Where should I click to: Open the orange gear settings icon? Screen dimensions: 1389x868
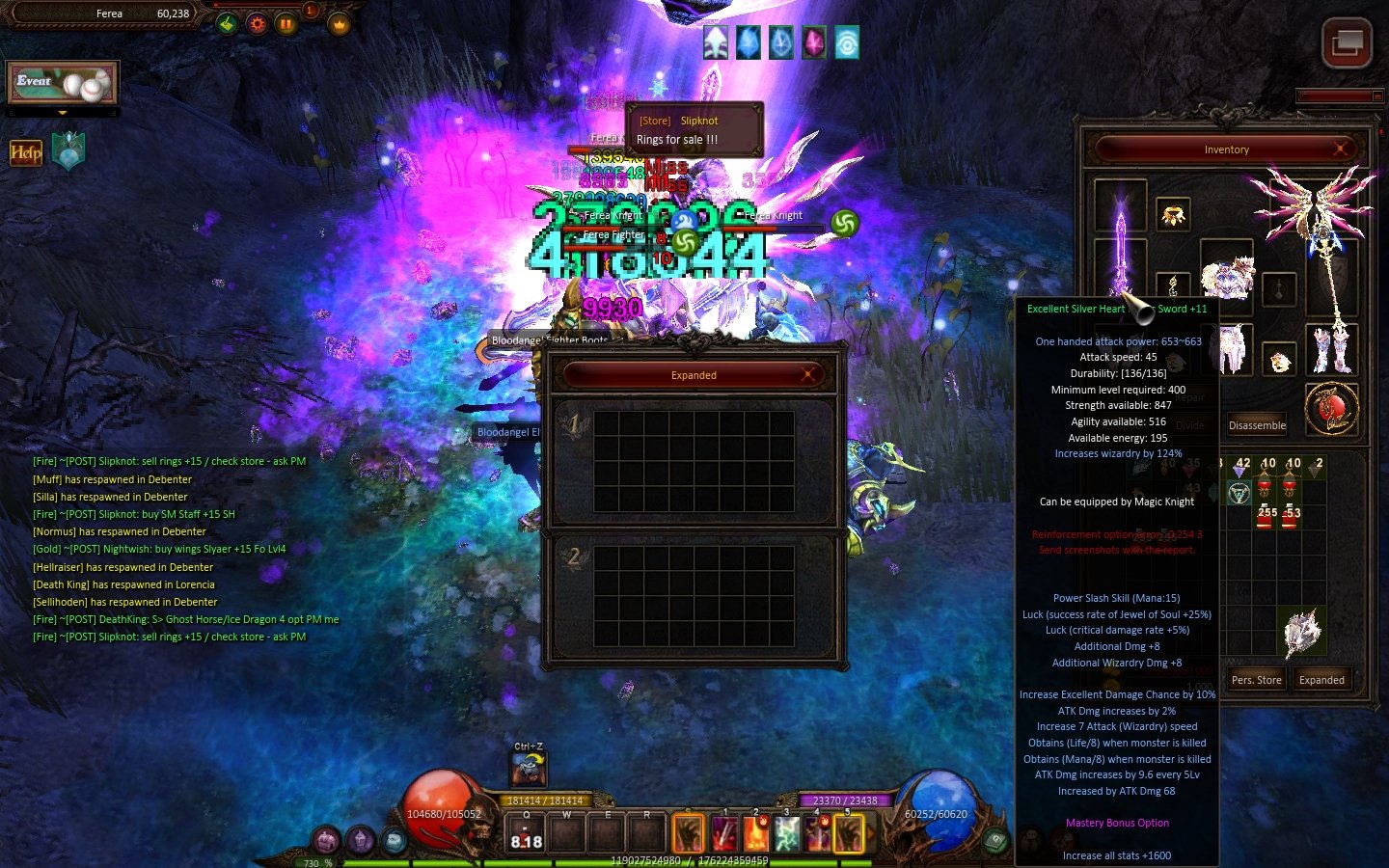tap(257, 23)
